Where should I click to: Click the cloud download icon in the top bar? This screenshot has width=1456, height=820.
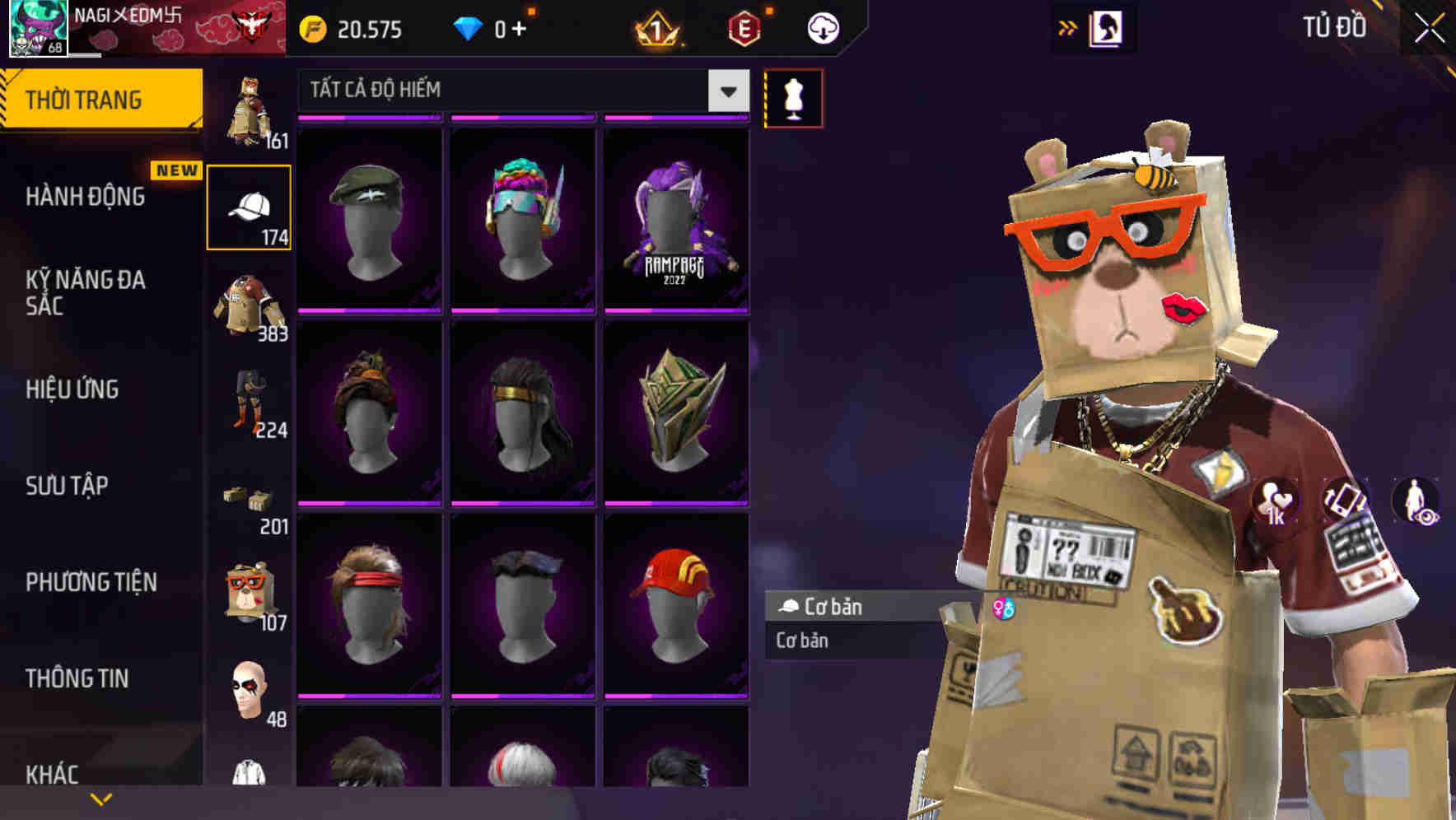pyautogui.click(x=823, y=27)
